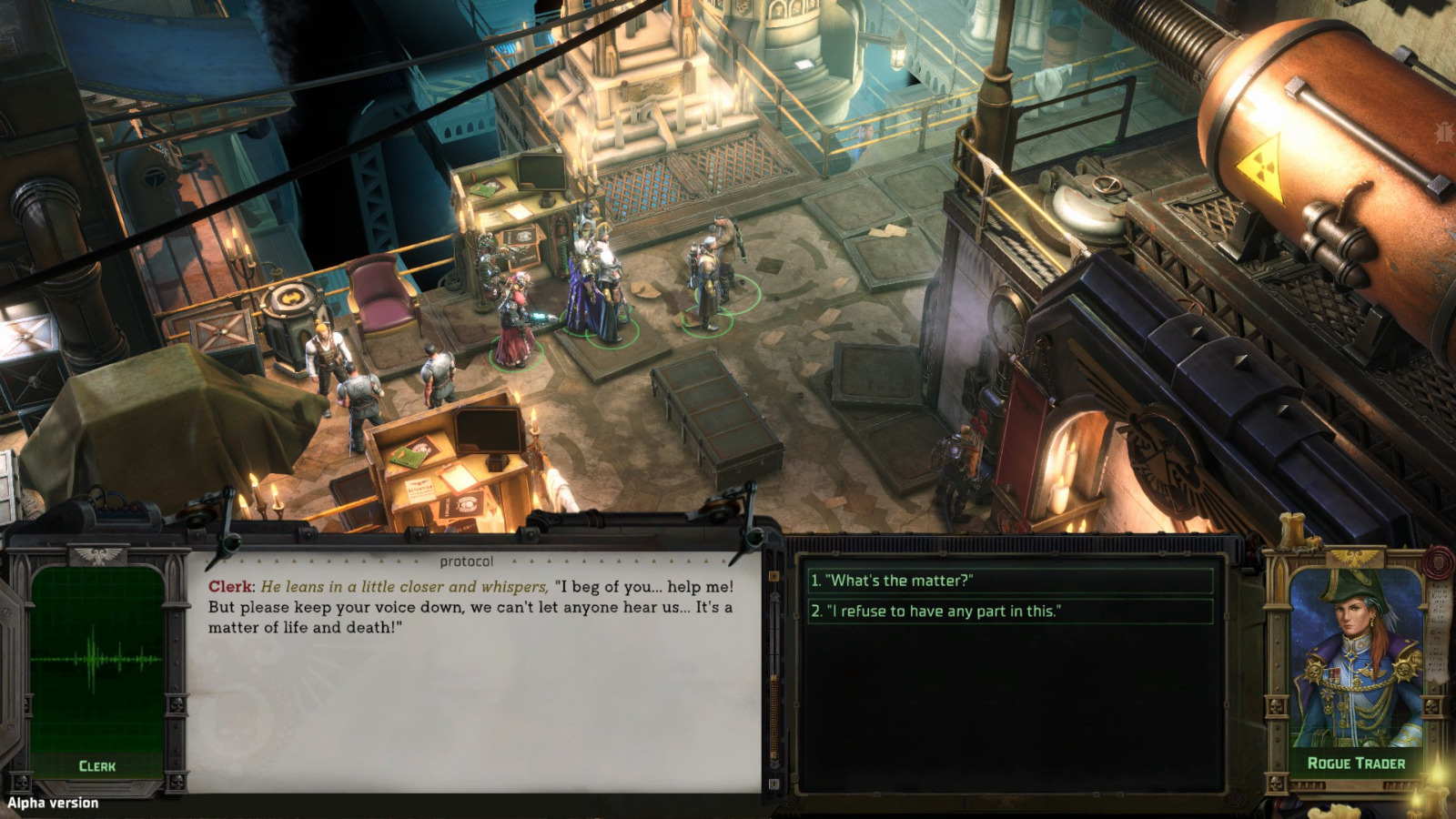Select the red-robed tech-priest character
Viewport: 1456px width, 819px height.
click(512, 318)
